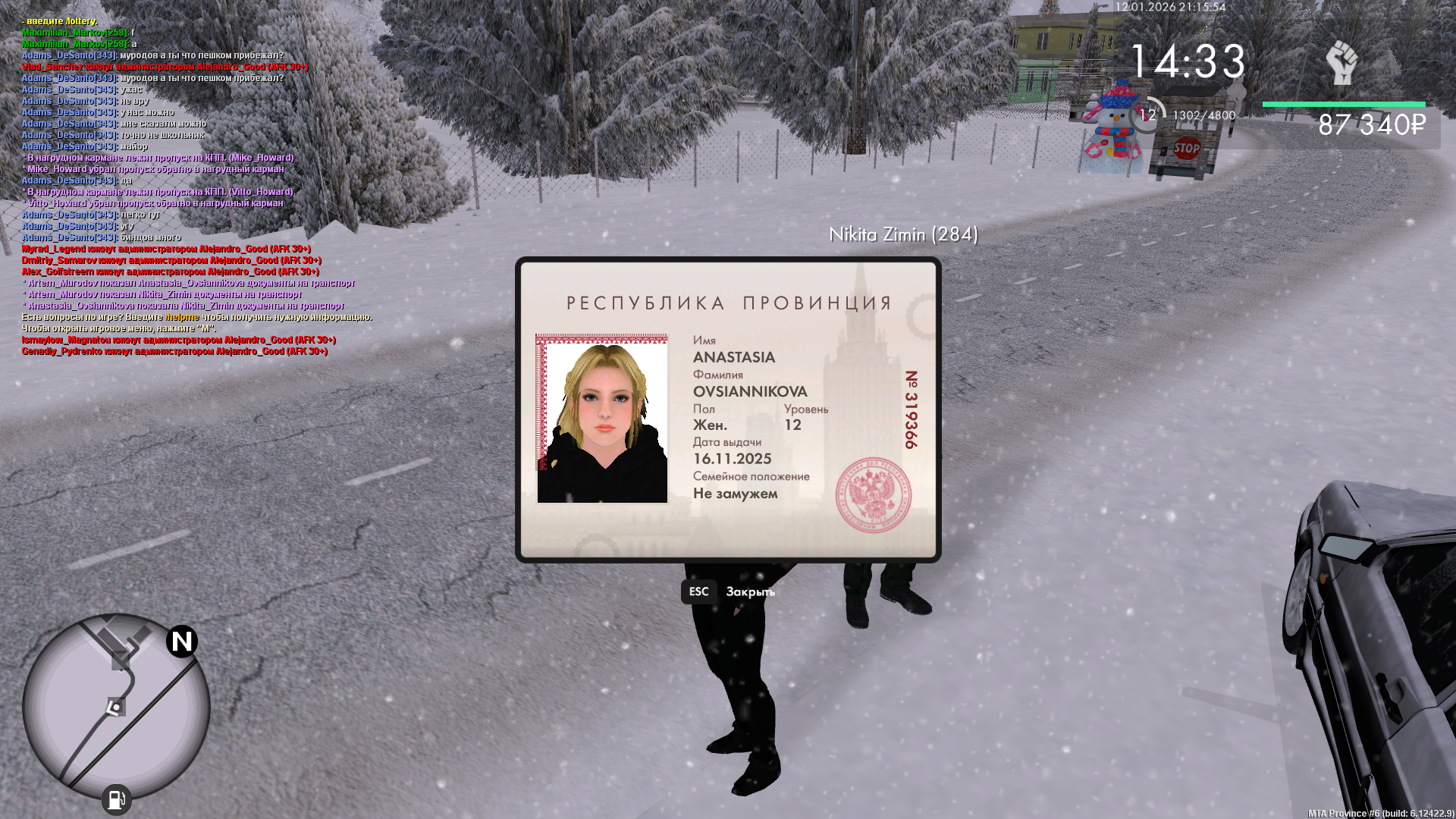Expand the passport number 319366 field
Image resolution: width=1456 pixels, height=819 pixels.
click(911, 409)
